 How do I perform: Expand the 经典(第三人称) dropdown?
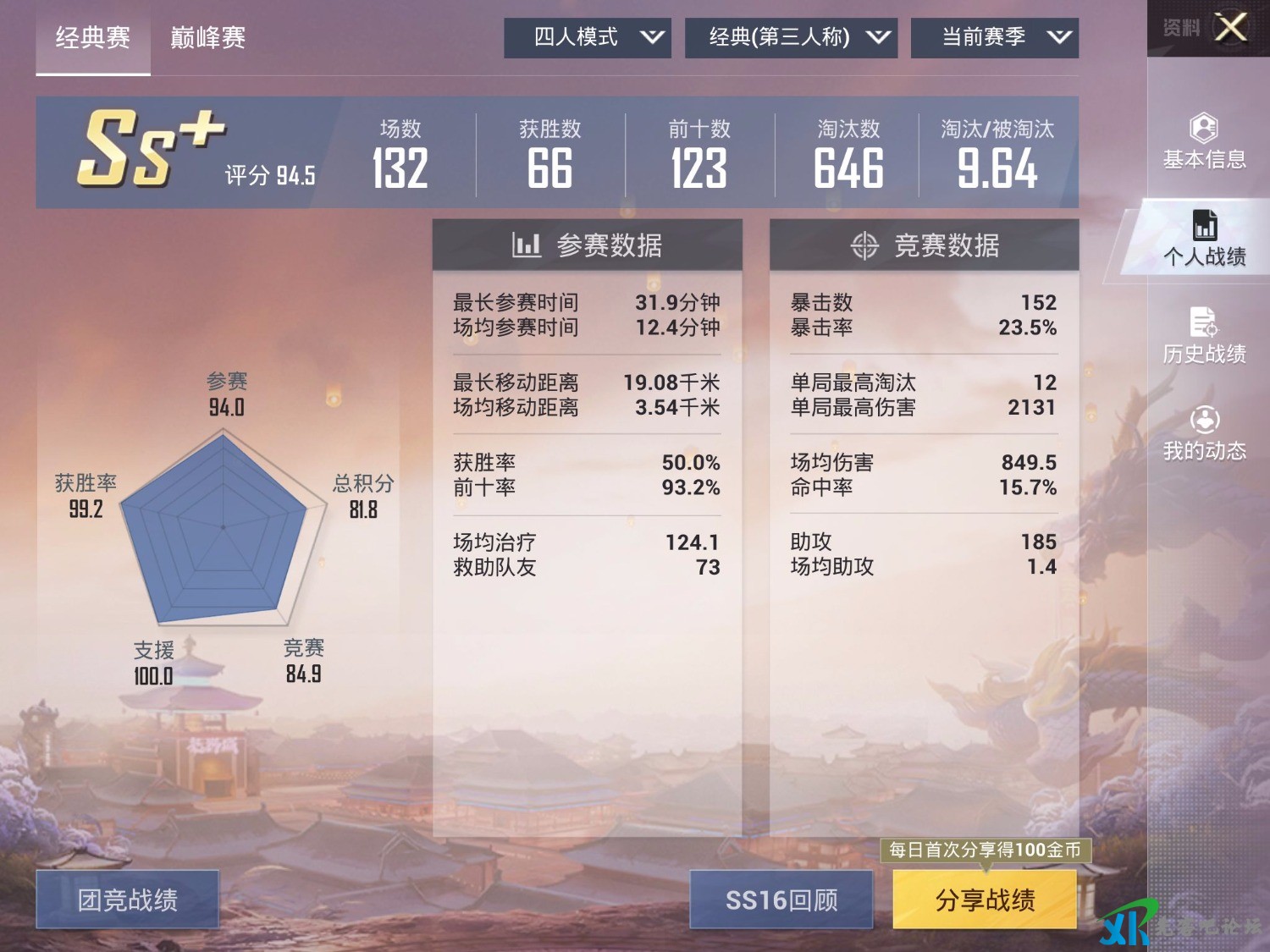click(791, 38)
